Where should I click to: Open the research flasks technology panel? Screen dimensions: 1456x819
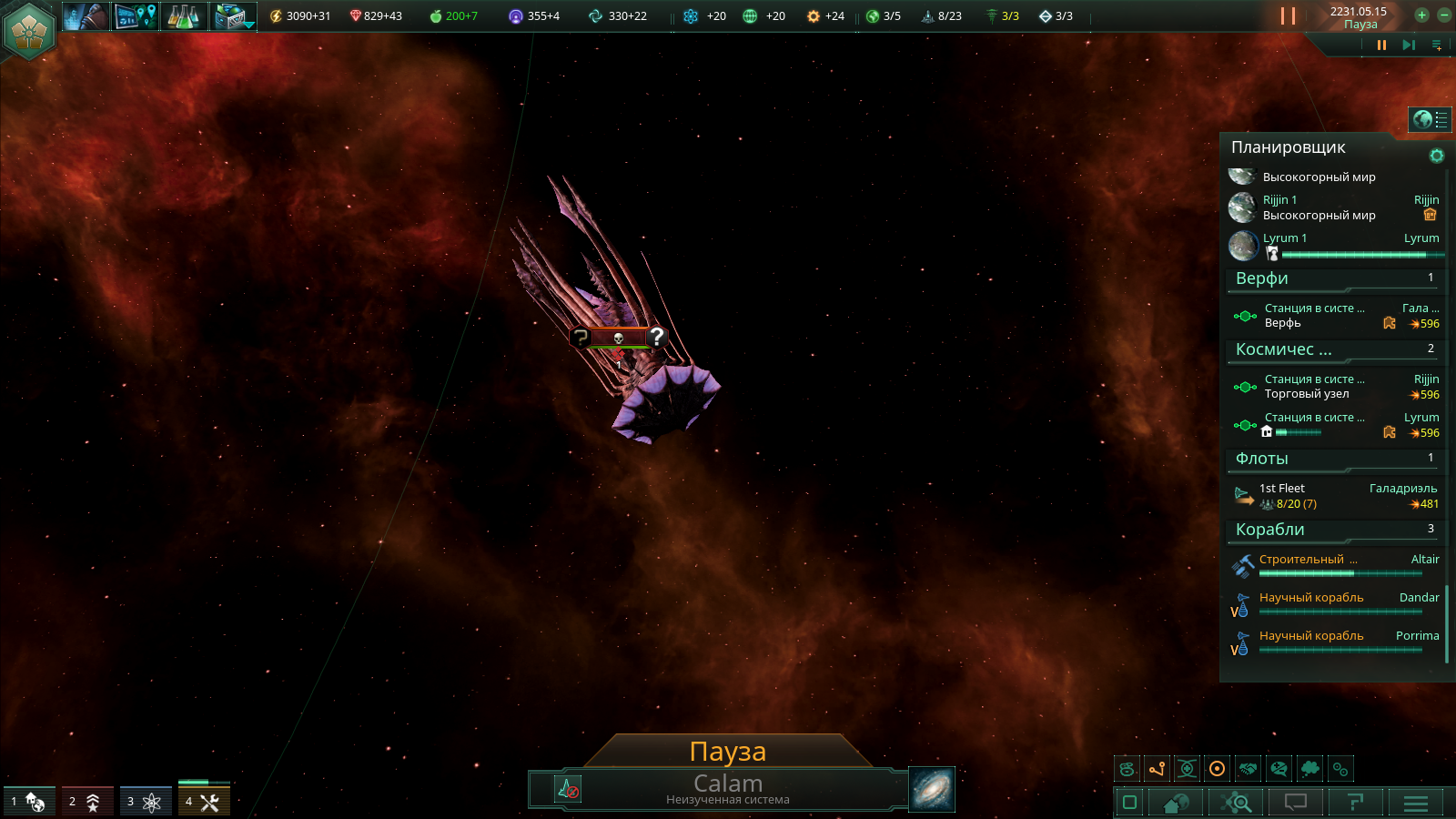183,15
